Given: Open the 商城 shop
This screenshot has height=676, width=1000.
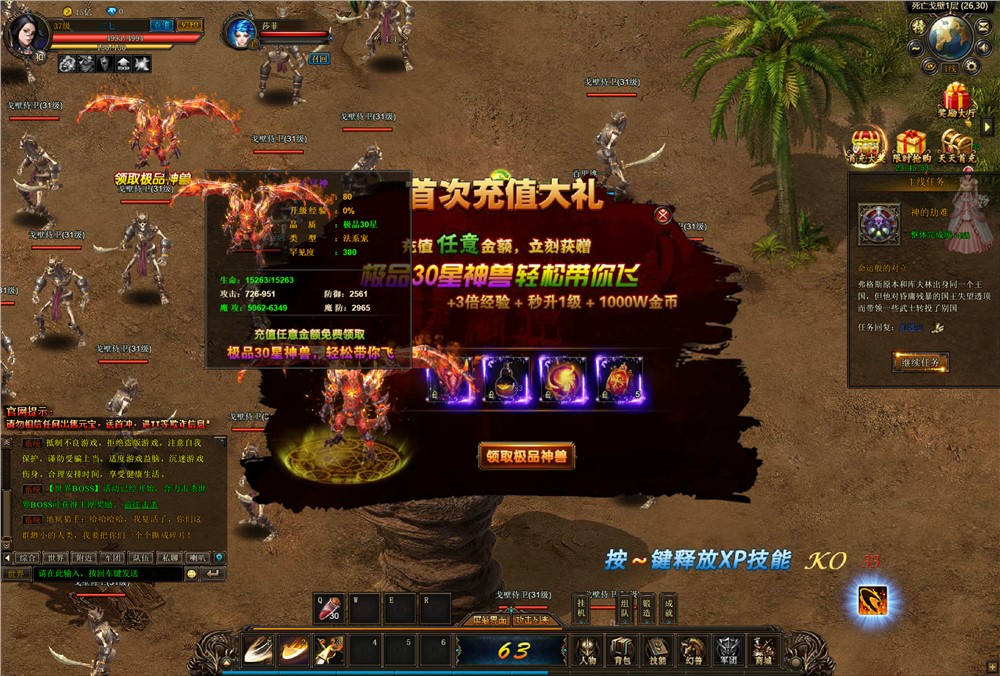Looking at the screenshot, I should click(x=762, y=649).
